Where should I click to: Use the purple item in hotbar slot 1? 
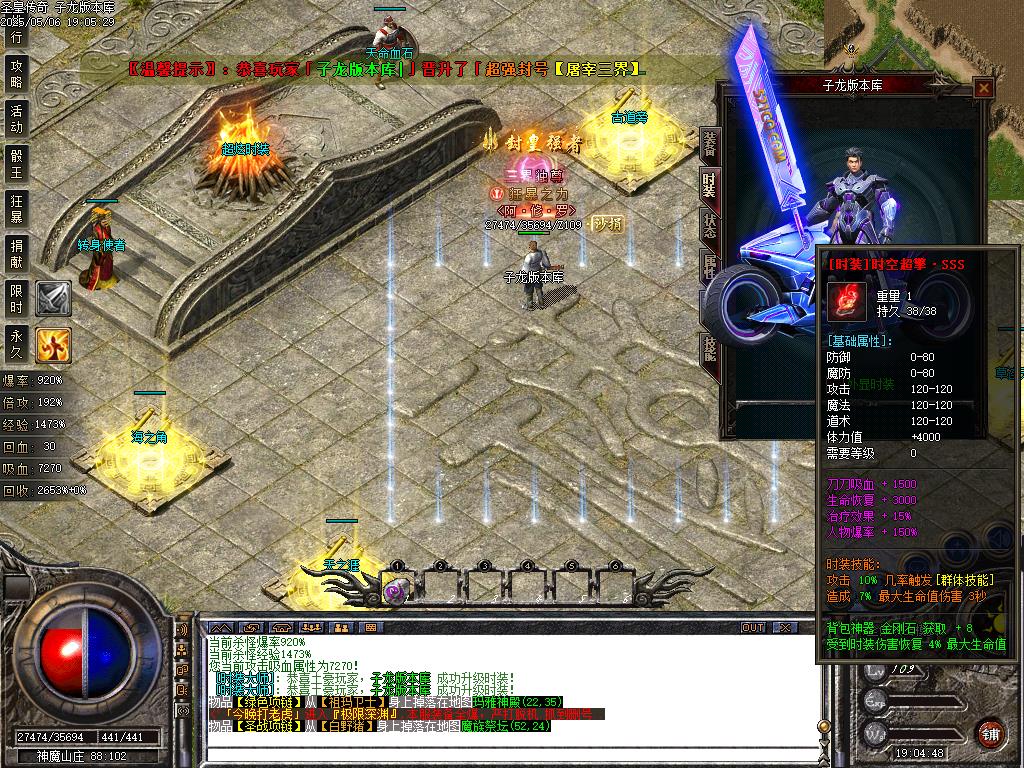pos(396,590)
